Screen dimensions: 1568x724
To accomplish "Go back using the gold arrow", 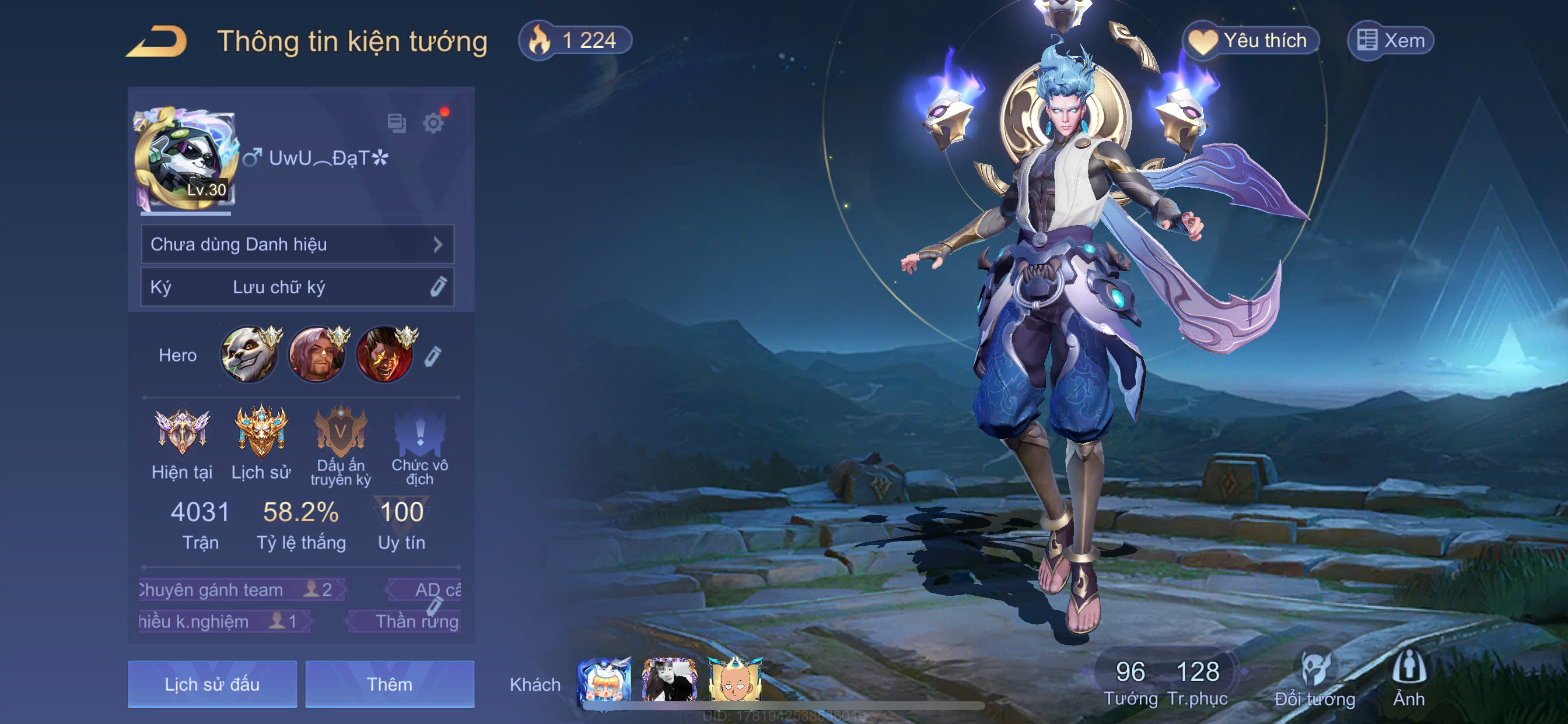I will [x=157, y=42].
